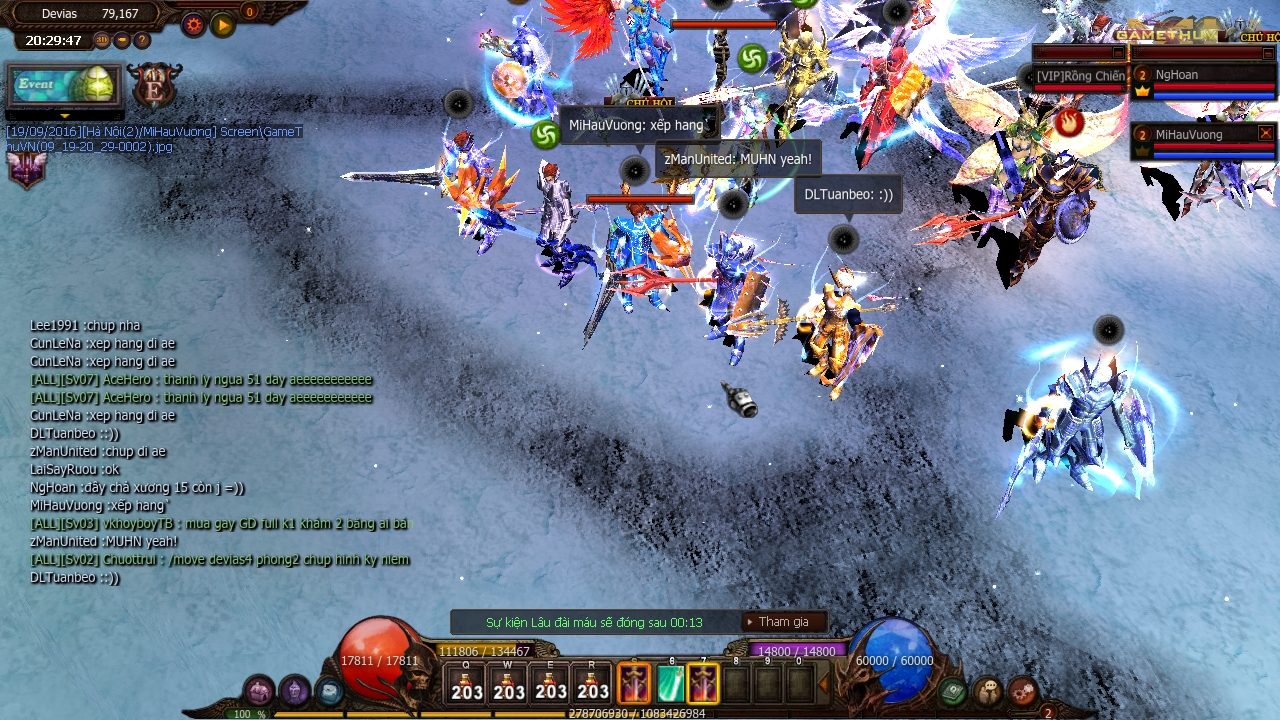Open the party chat icon beside mana orb
The image size is (1280, 720).
tap(987, 692)
